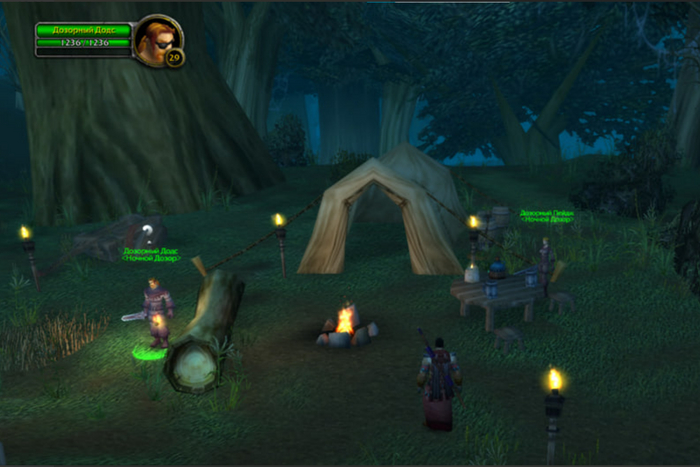Viewport: 700px width, 467px height.
Task: Select the NPC standing on the green selection circle
Action: [155, 314]
